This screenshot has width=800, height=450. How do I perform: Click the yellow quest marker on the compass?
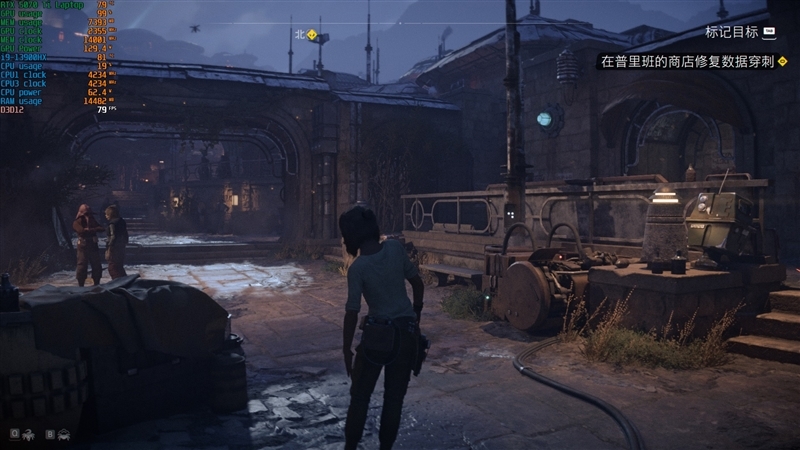[312, 35]
